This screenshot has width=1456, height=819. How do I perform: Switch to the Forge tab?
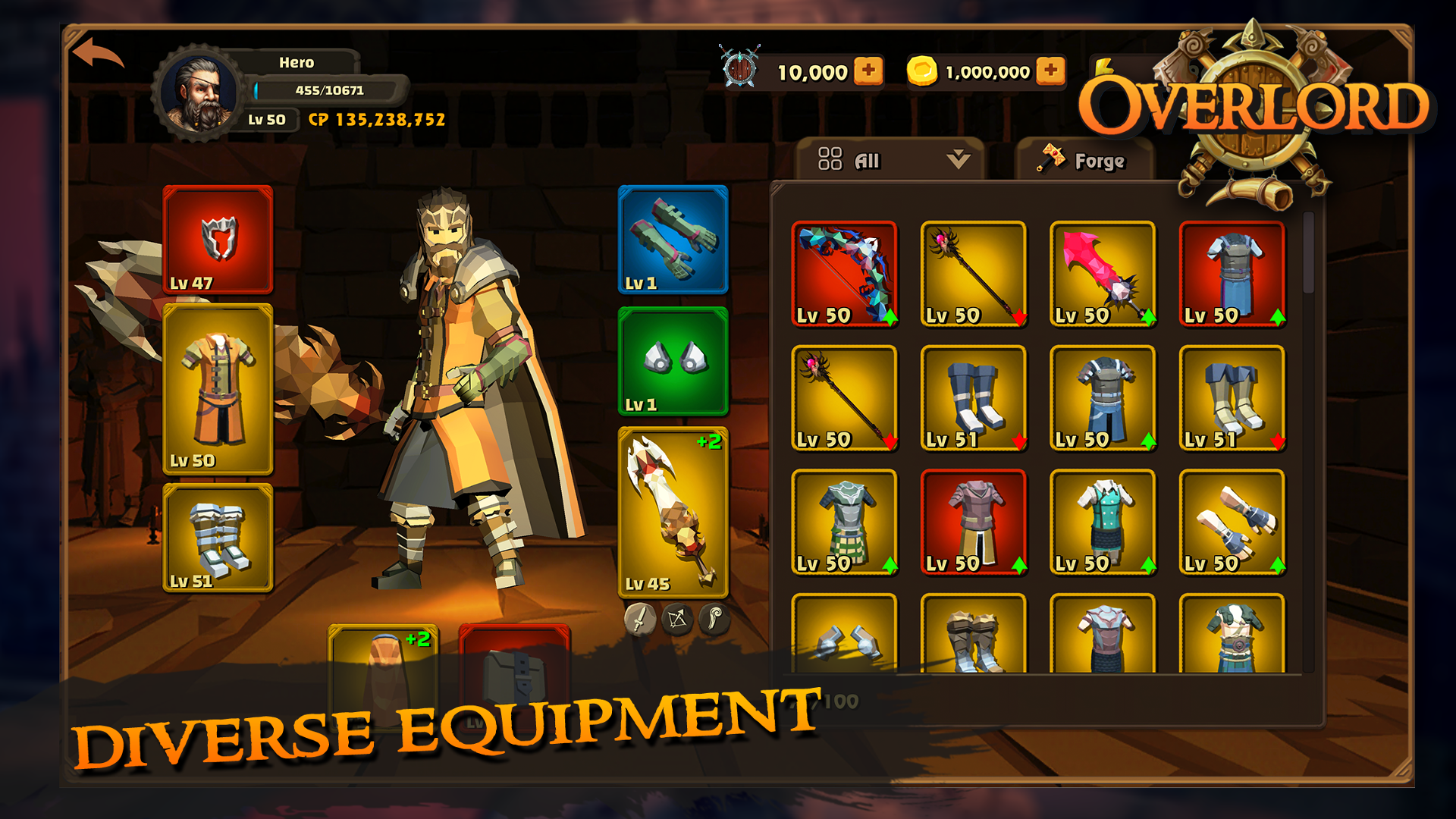point(1084,160)
